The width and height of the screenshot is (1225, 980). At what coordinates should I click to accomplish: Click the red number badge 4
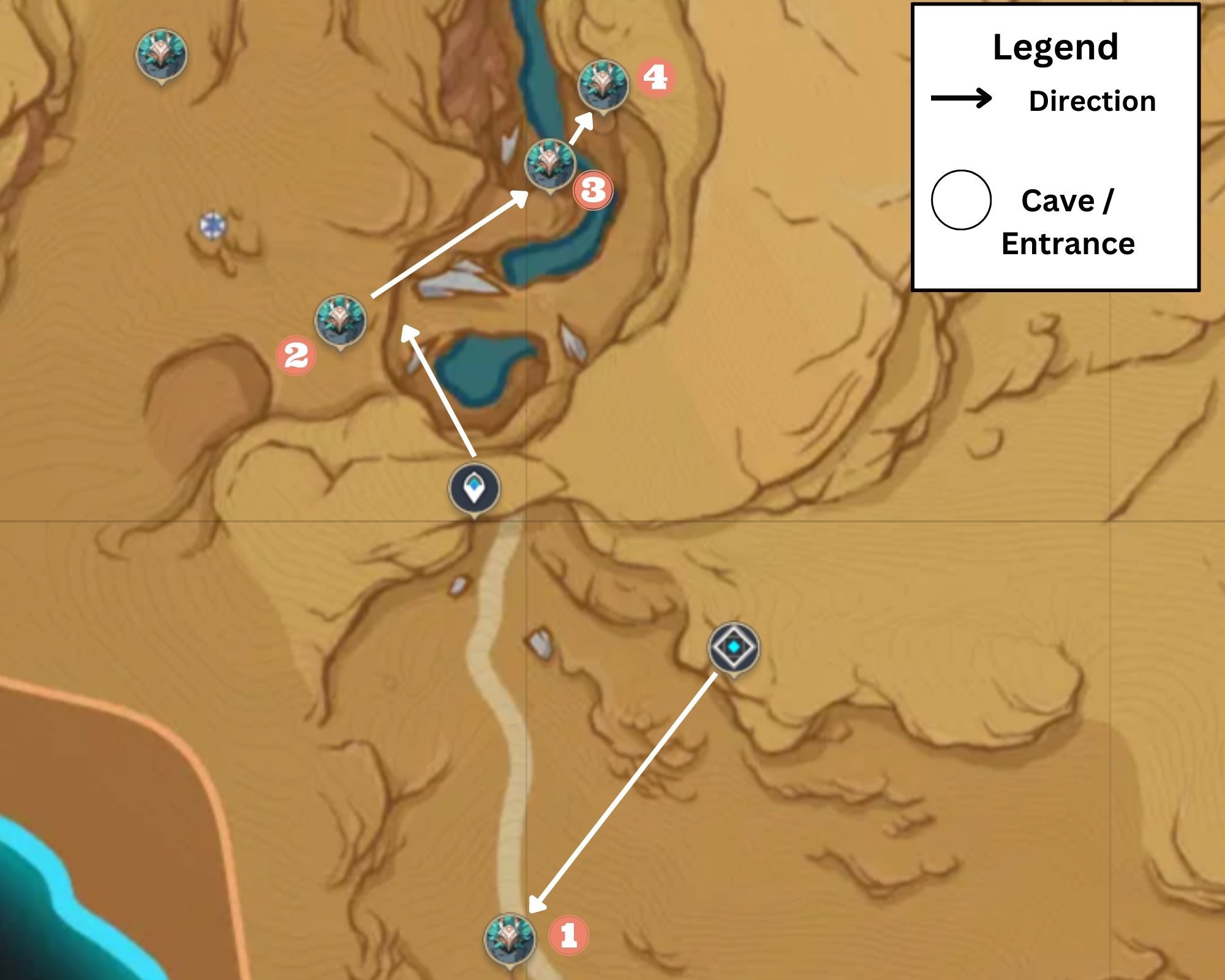[x=657, y=78]
